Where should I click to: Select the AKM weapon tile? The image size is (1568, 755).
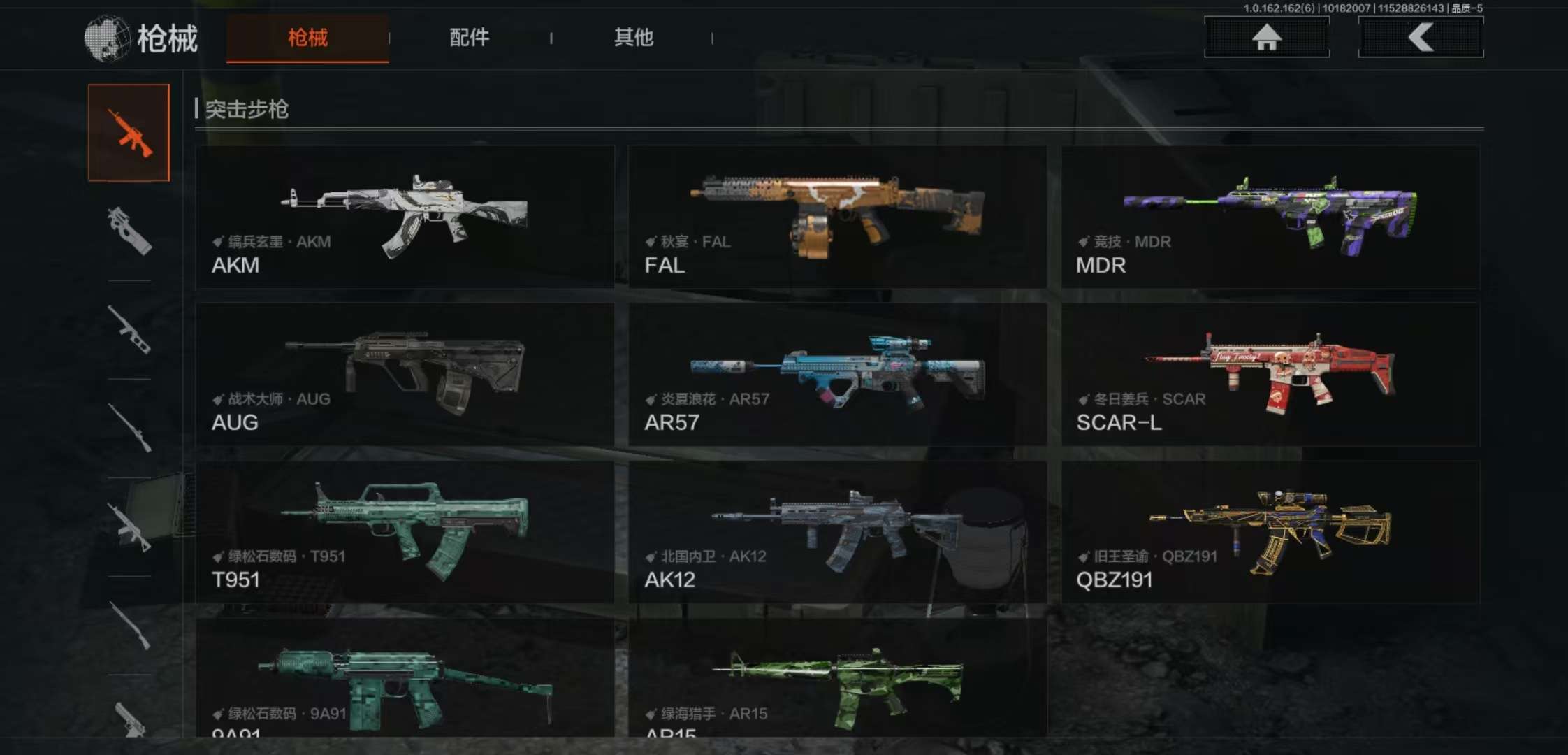tap(405, 217)
